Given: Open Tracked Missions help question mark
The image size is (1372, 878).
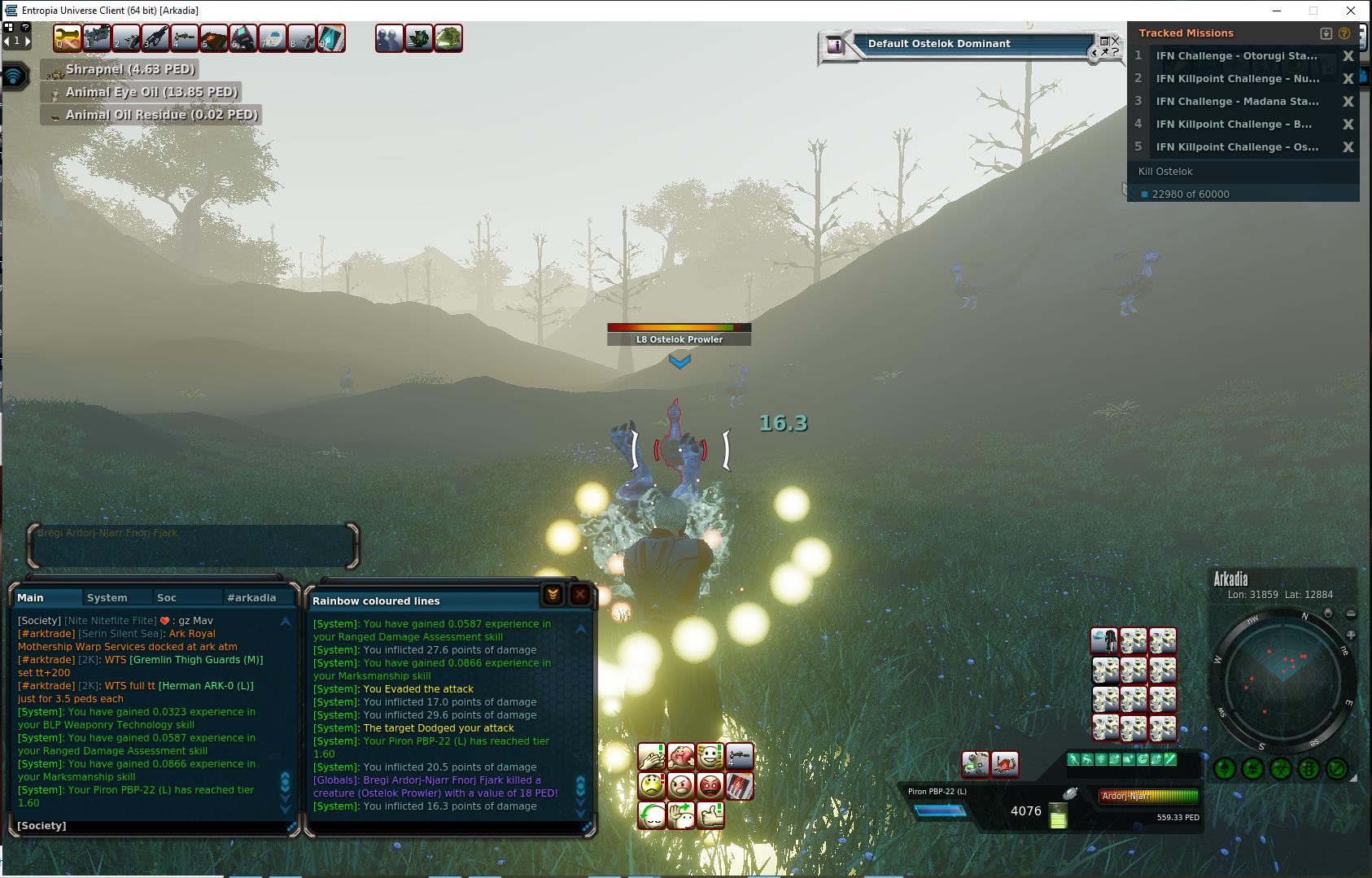Looking at the screenshot, I should click(1344, 33).
